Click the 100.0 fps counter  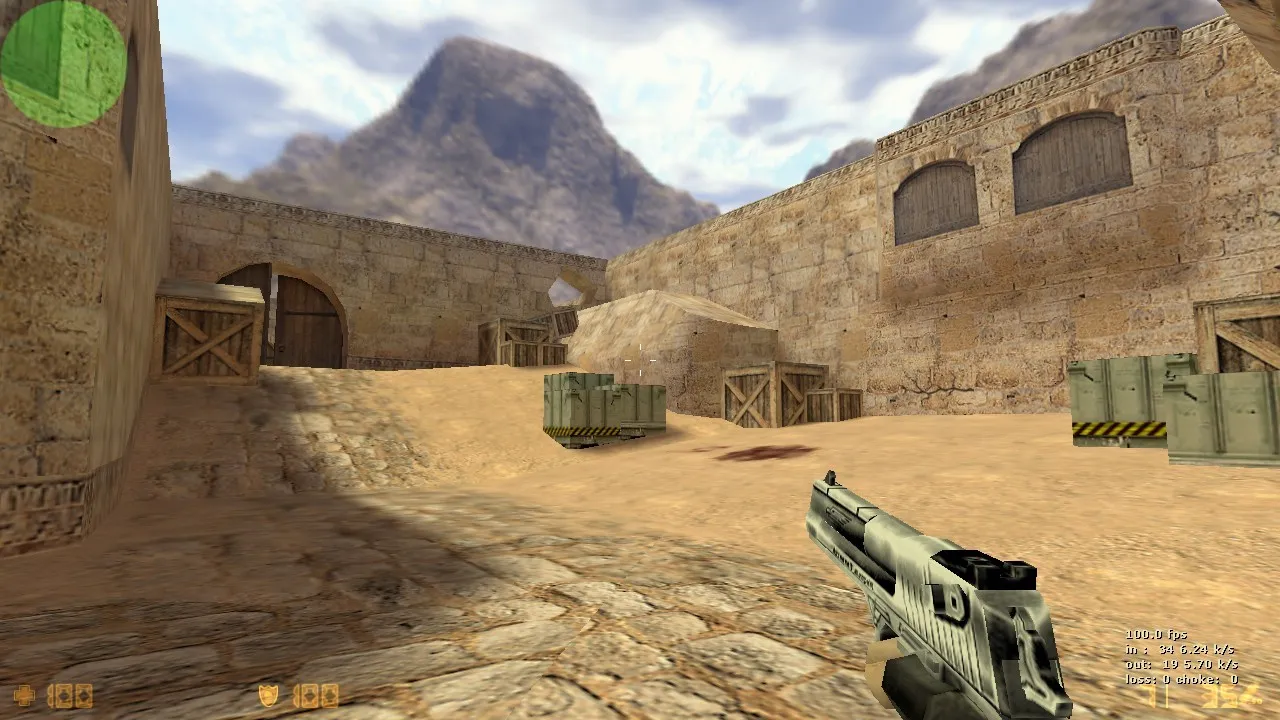[1155, 634]
